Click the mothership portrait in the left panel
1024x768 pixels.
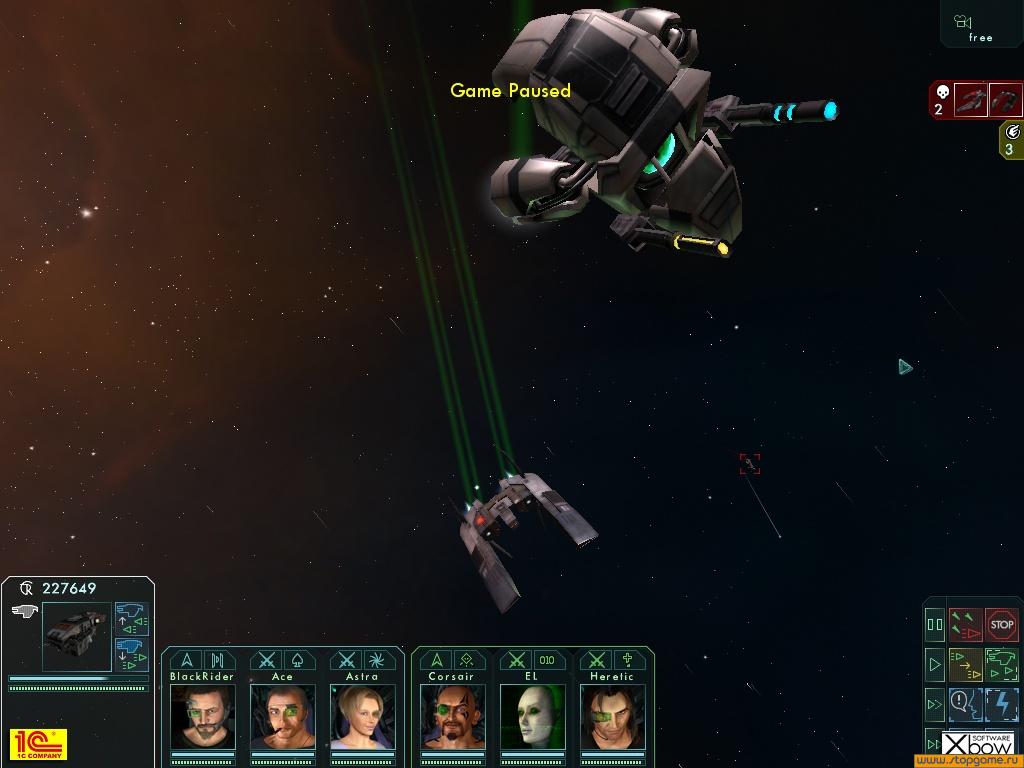(x=76, y=636)
